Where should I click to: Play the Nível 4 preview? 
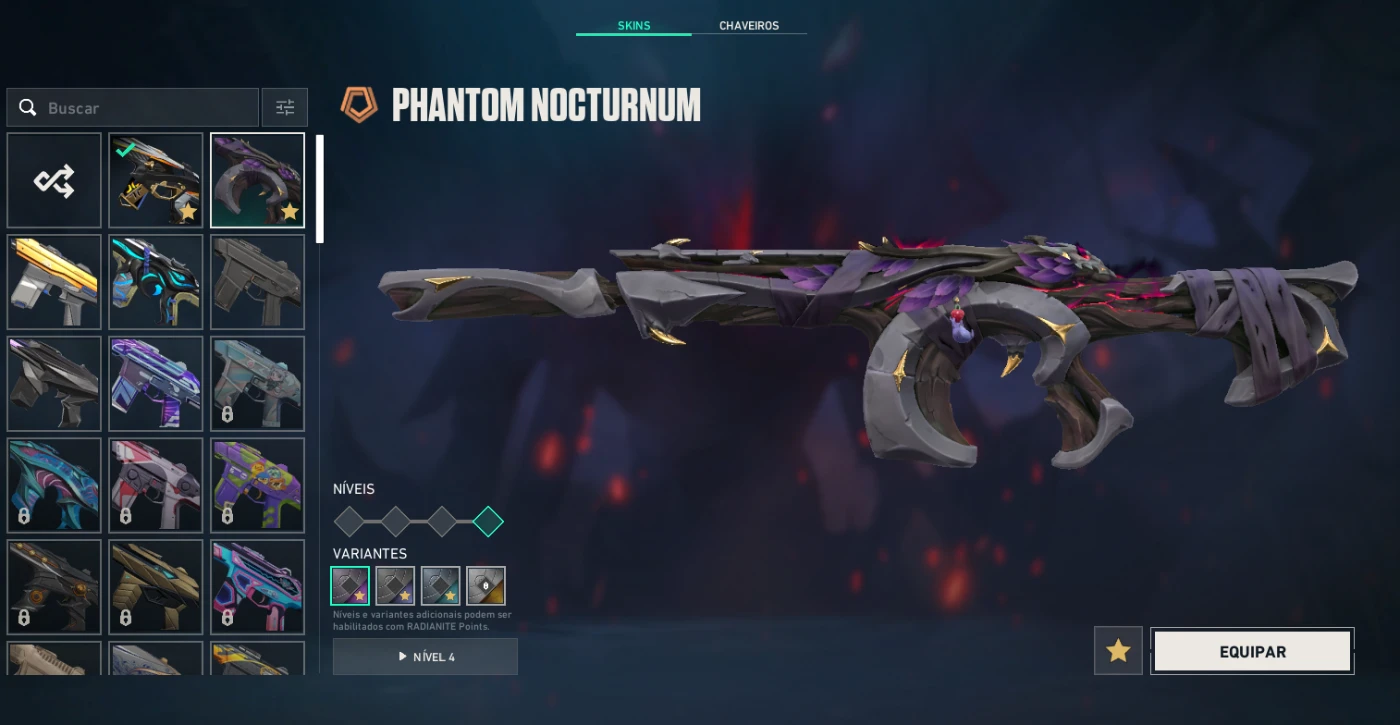[425, 657]
